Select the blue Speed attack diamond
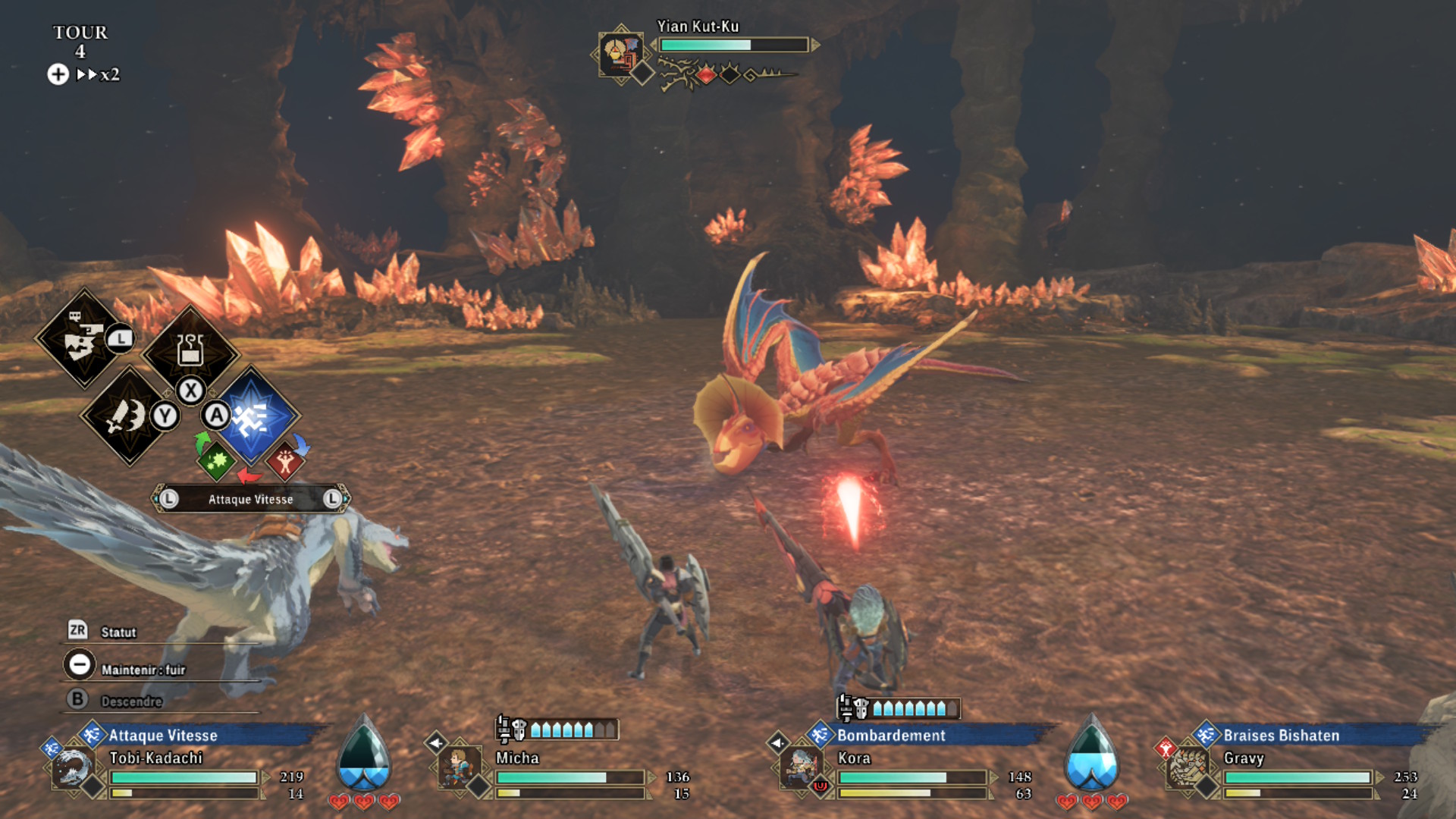The height and width of the screenshot is (819, 1456). (x=252, y=416)
